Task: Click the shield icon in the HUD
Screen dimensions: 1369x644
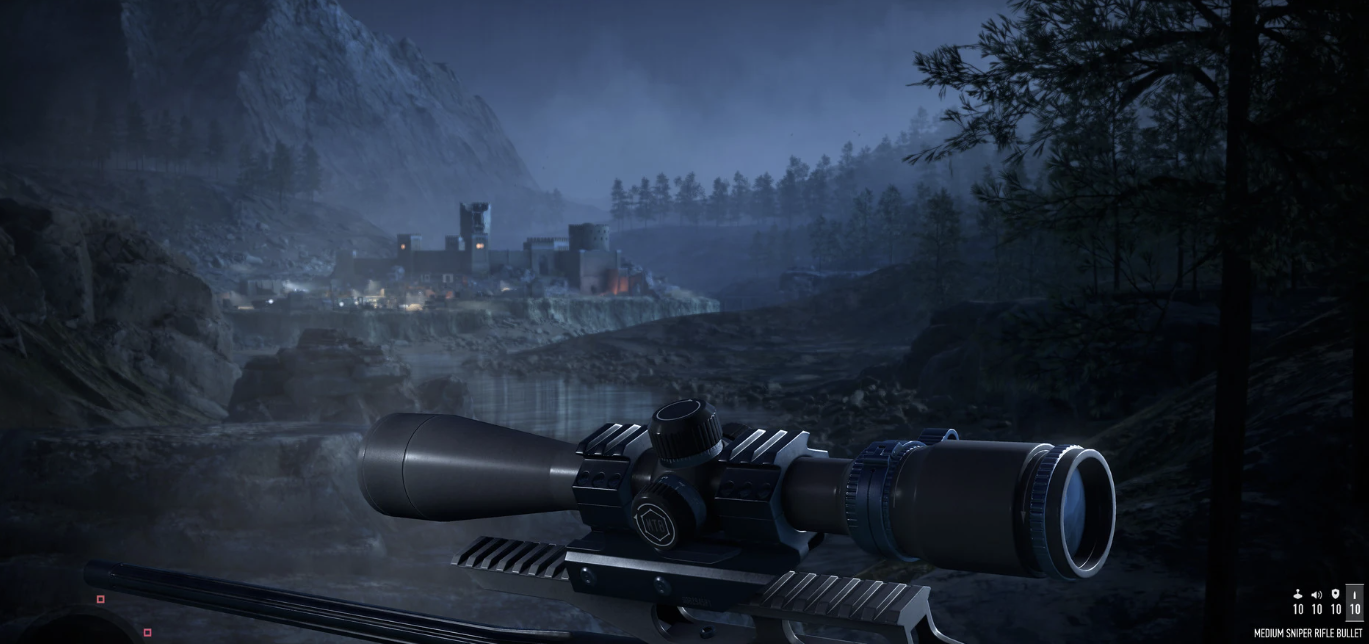Action: [1336, 594]
